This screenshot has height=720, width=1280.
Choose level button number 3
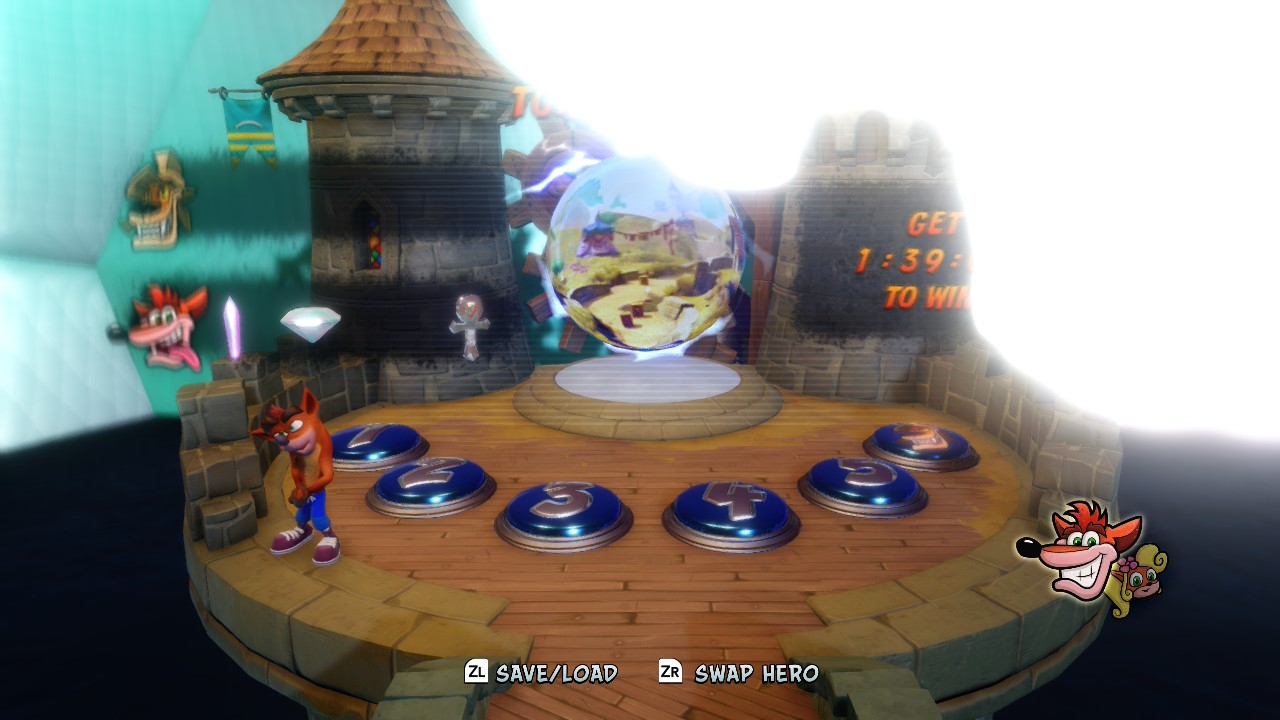[x=564, y=509]
